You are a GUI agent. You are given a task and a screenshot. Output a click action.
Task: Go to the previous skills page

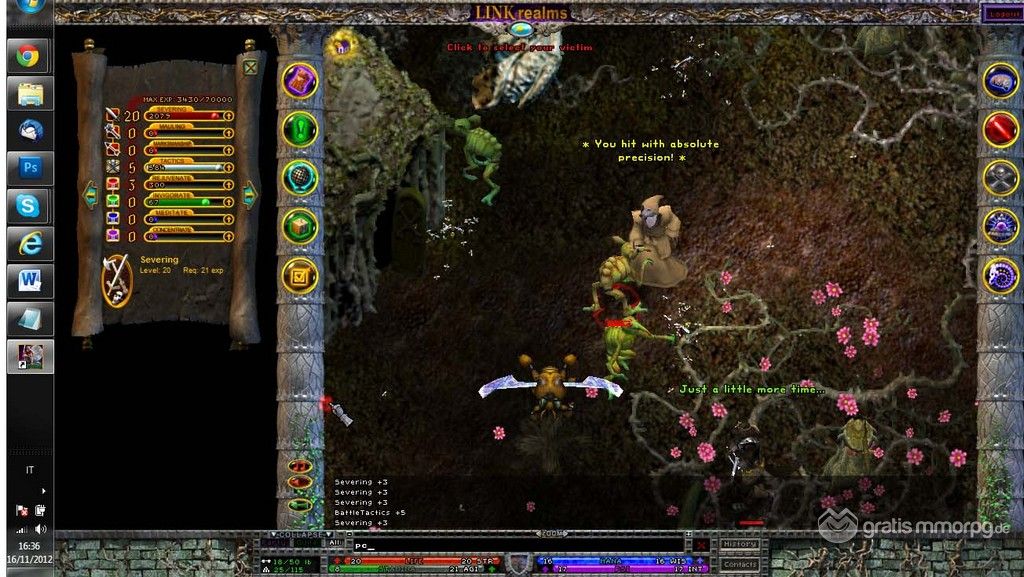coord(90,194)
